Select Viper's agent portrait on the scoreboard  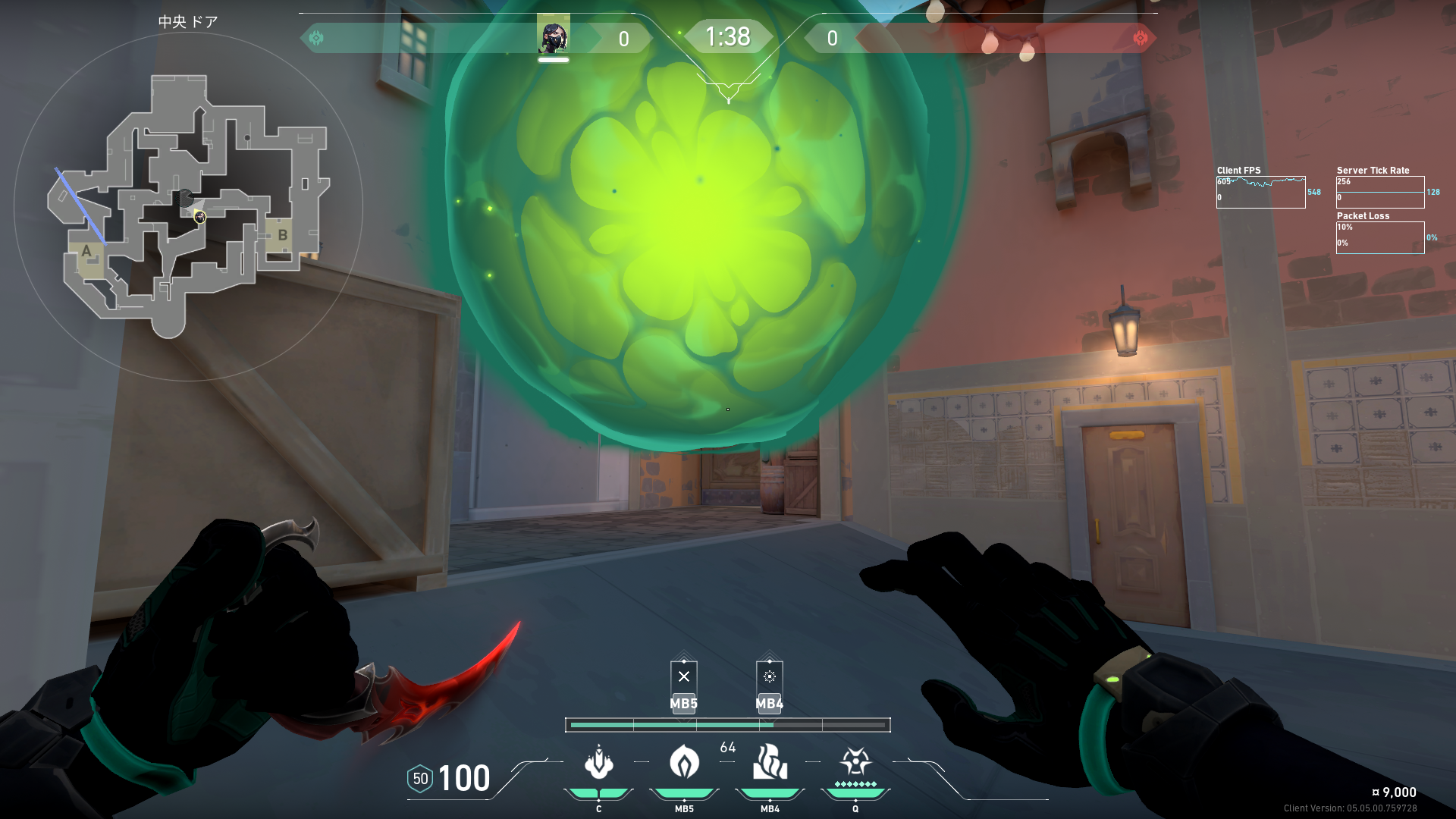pos(554,36)
